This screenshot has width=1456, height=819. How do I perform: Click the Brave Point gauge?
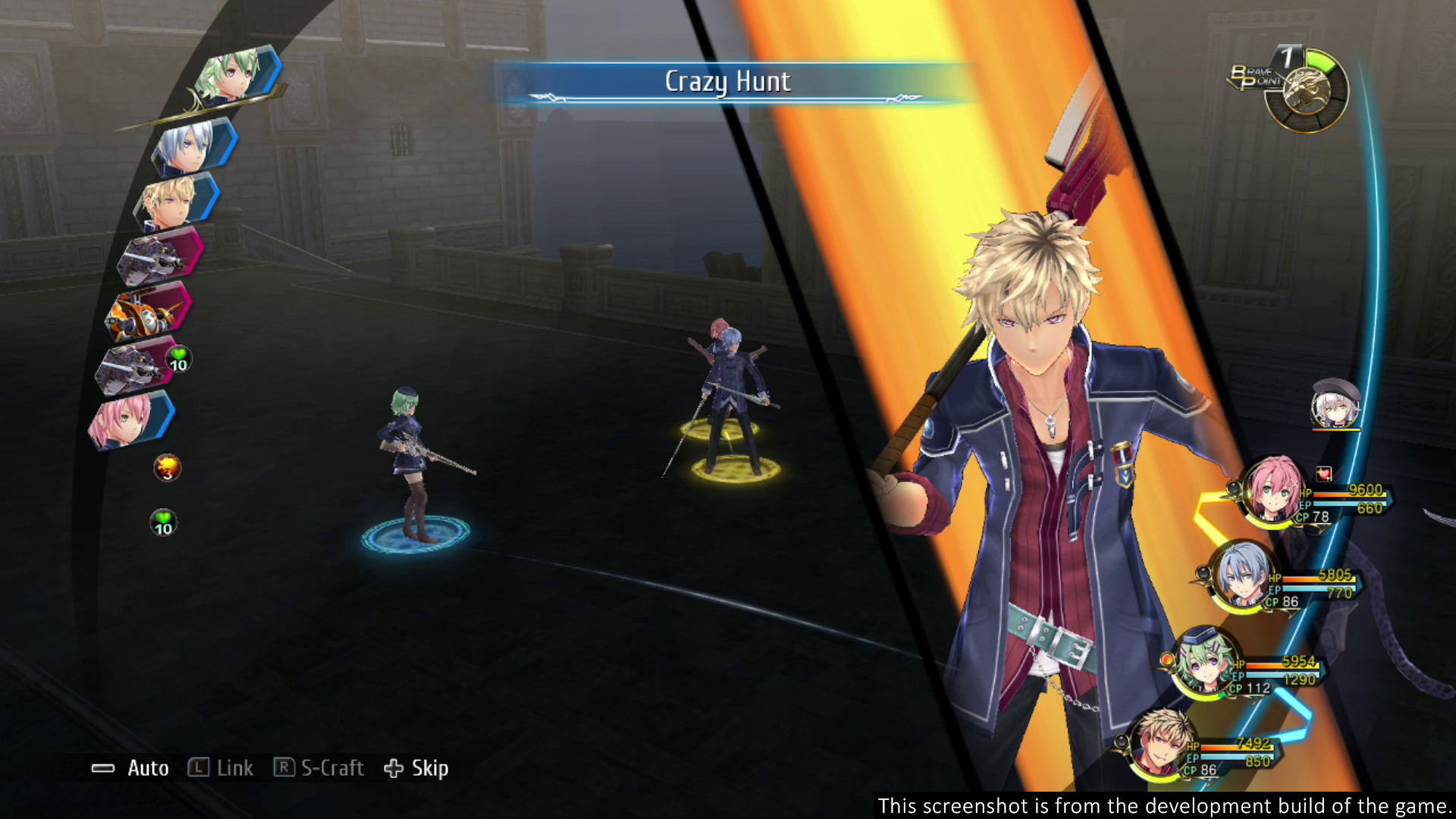click(x=1306, y=89)
